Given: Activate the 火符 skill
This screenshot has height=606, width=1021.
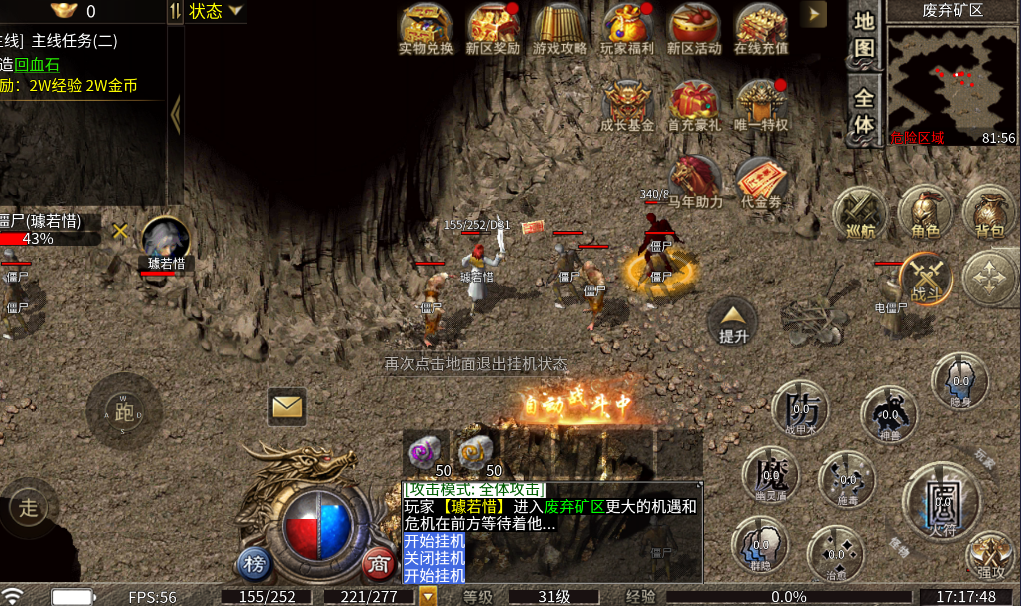Looking at the screenshot, I should tap(941, 498).
